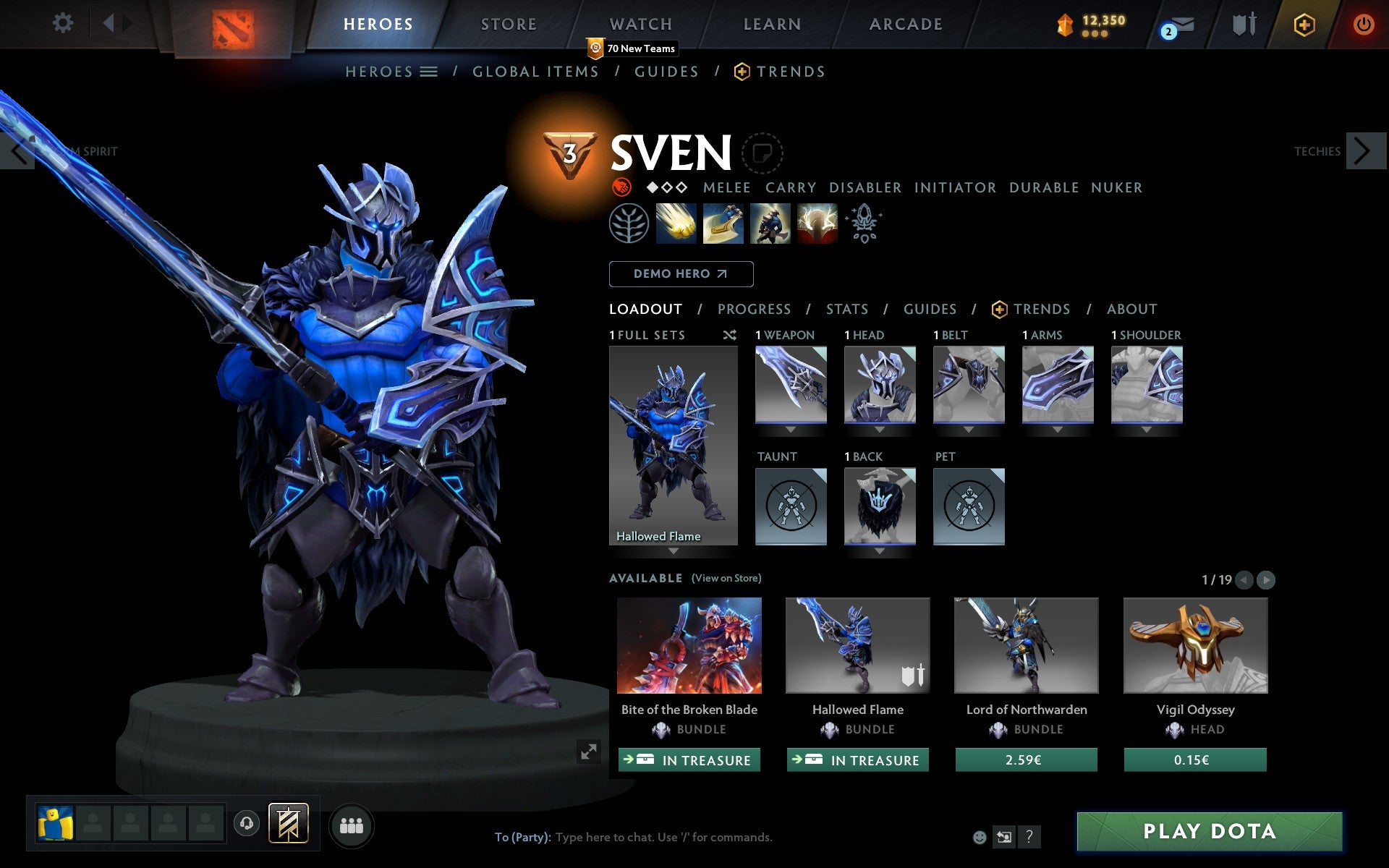This screenshot has width=1389, height=868.
Task: Open the 1 WEAPON slot dropdown arrow
Action: click(x=791, y=429)
